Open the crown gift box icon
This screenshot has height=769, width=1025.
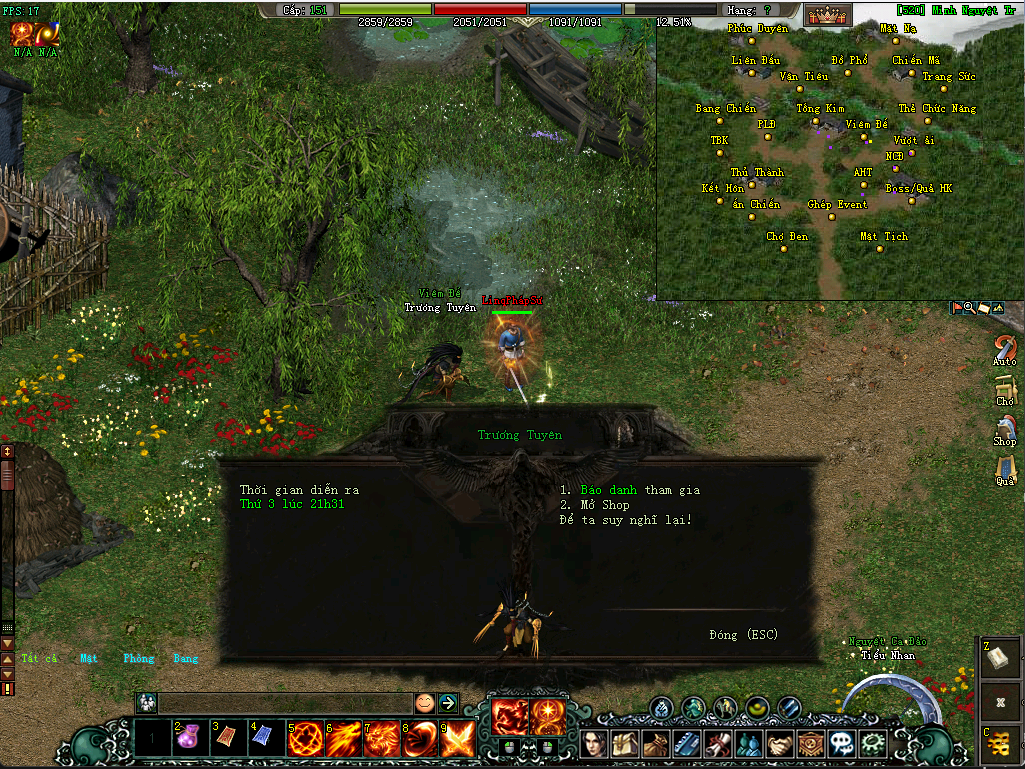coord(828,15)
